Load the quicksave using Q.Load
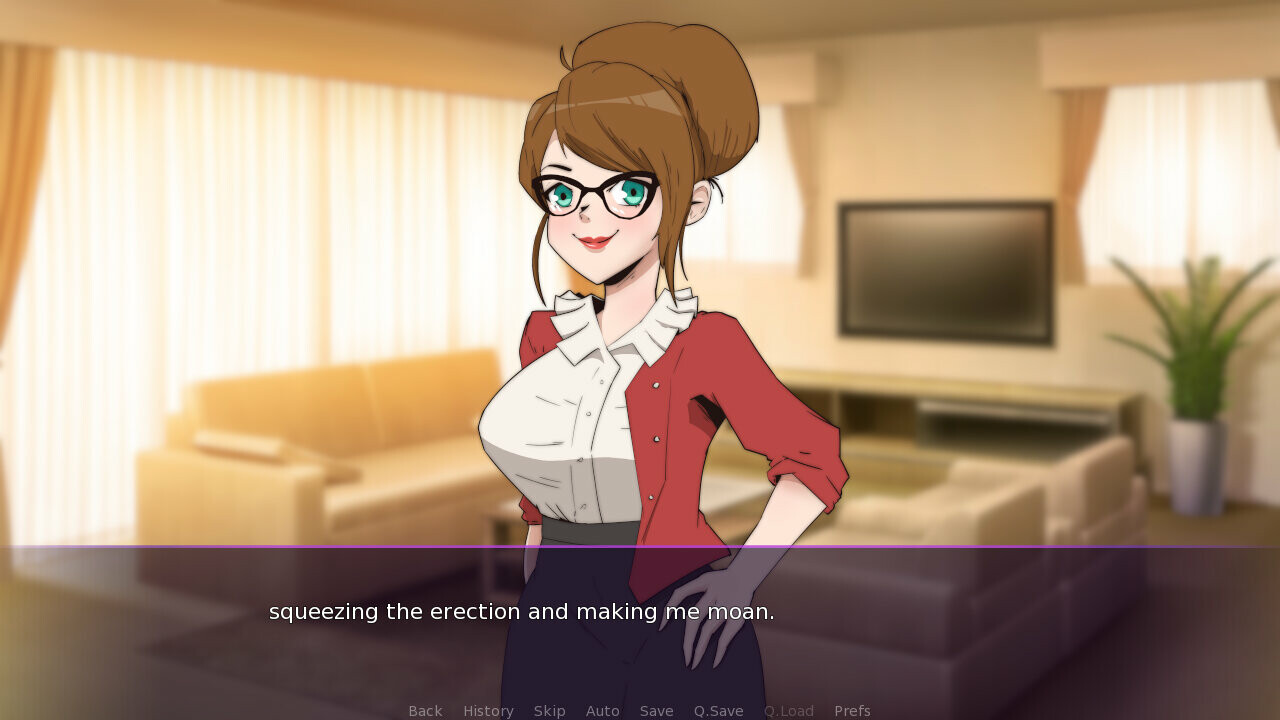 point(788,710)
